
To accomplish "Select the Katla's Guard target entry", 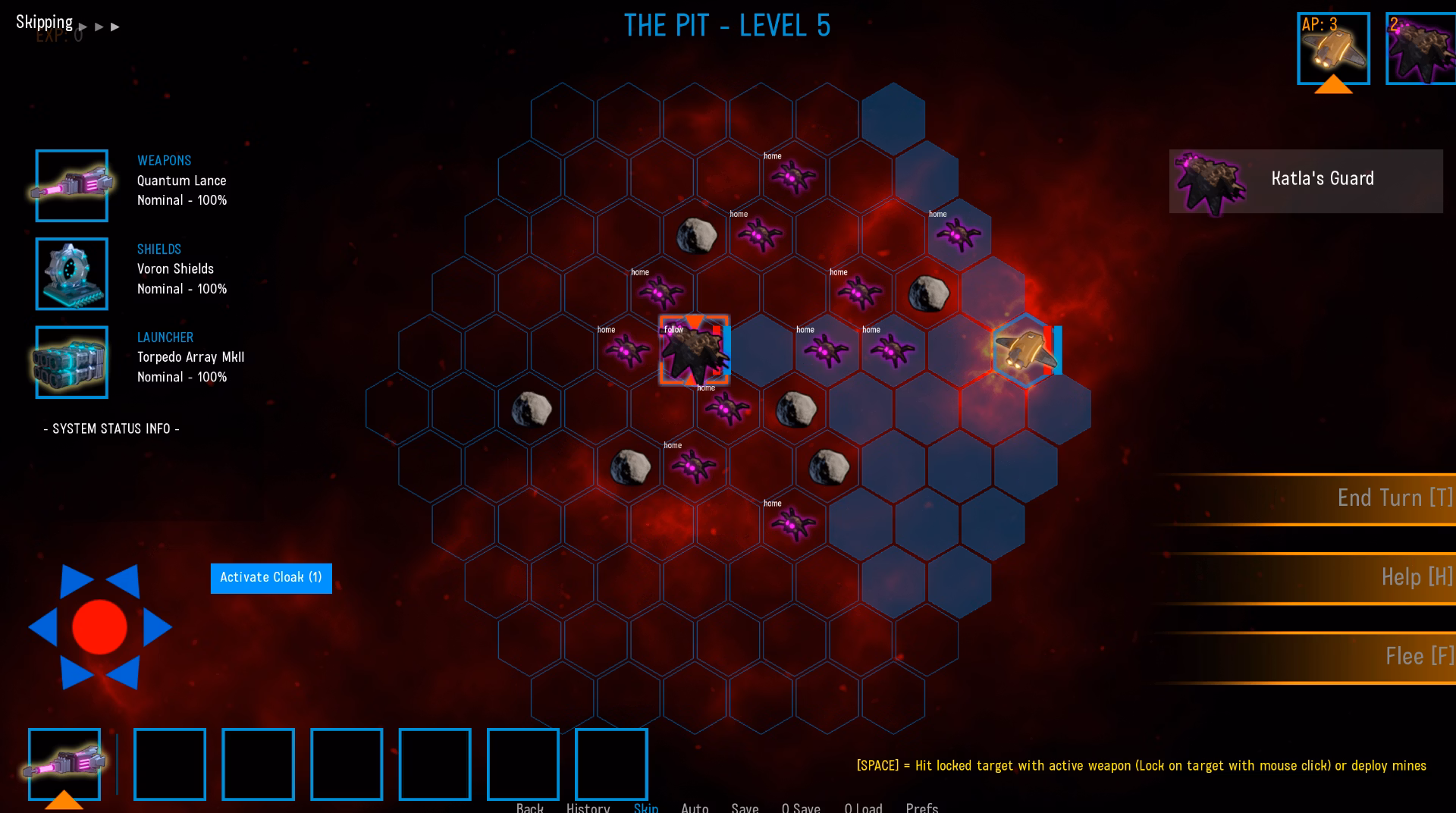I will (x=1305, y=181).
